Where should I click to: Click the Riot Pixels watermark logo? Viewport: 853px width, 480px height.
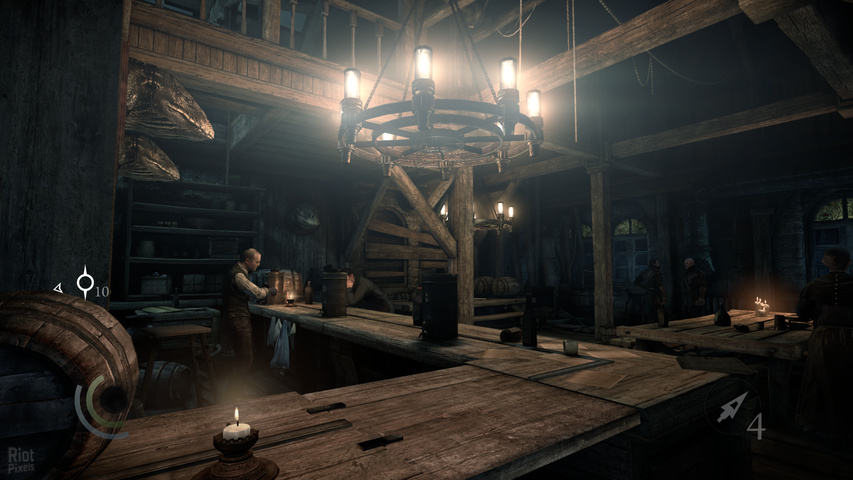coord(20,459)
